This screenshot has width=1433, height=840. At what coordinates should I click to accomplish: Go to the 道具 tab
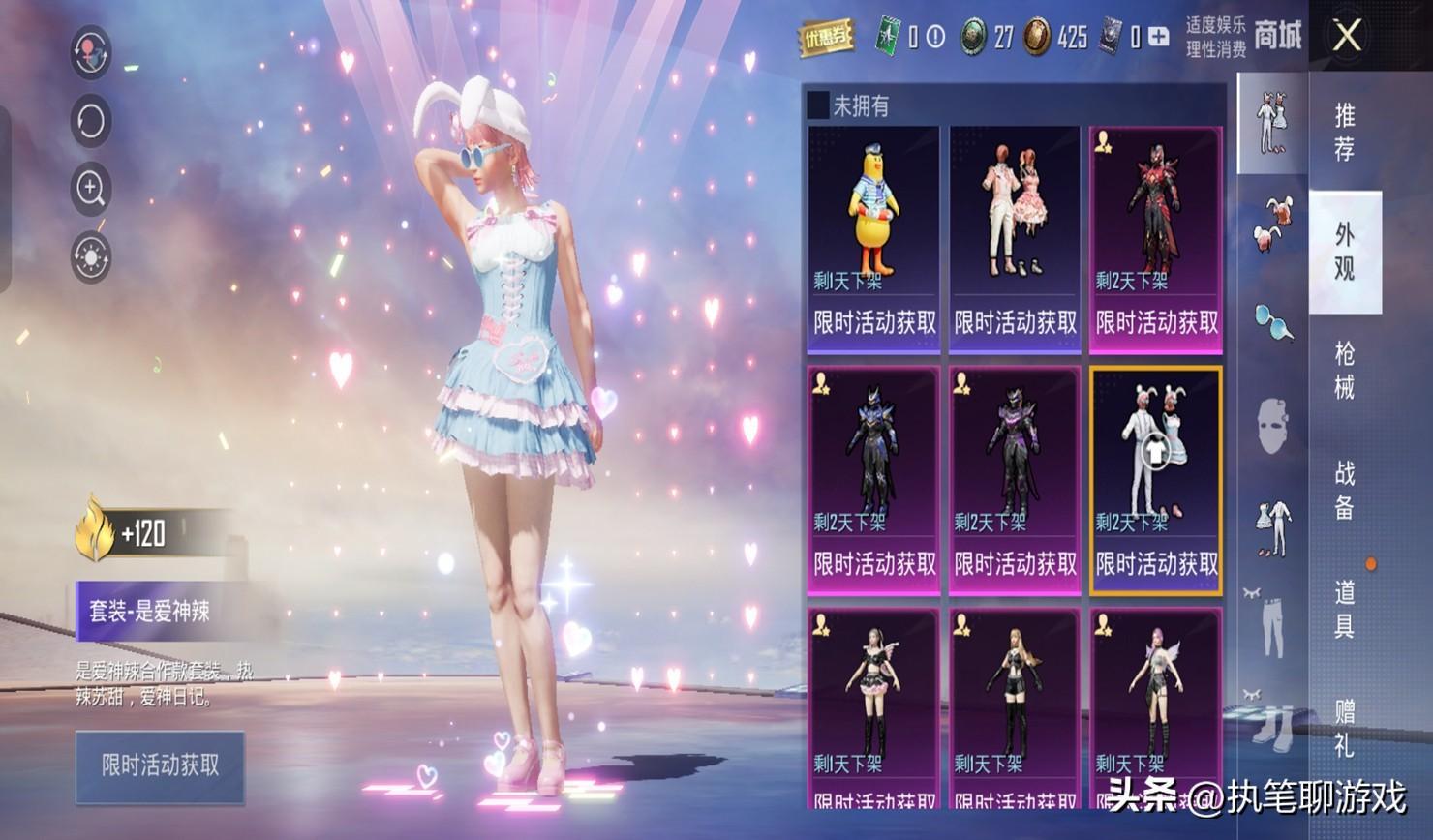pyautogui.click(x=1344, y=609)
